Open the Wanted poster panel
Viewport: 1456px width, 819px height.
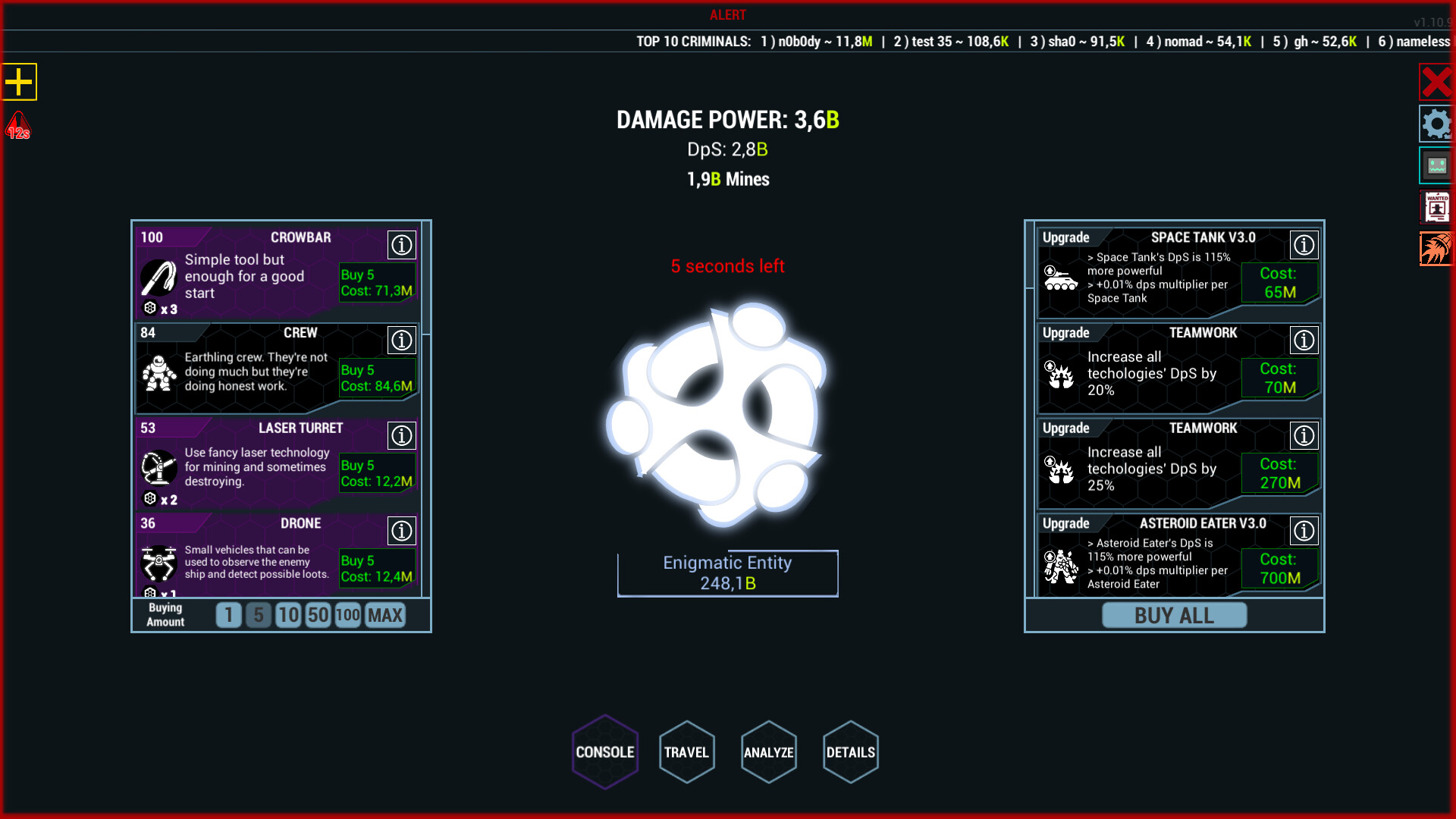click(1436, 206)
